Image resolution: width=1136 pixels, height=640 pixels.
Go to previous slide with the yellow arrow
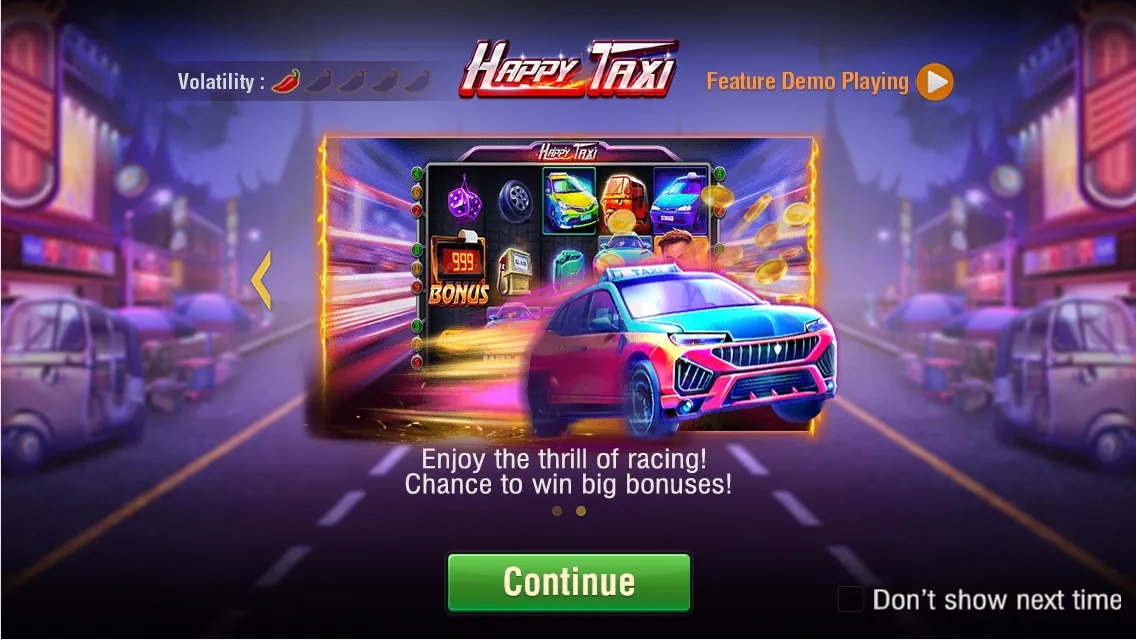coord(261,279)
